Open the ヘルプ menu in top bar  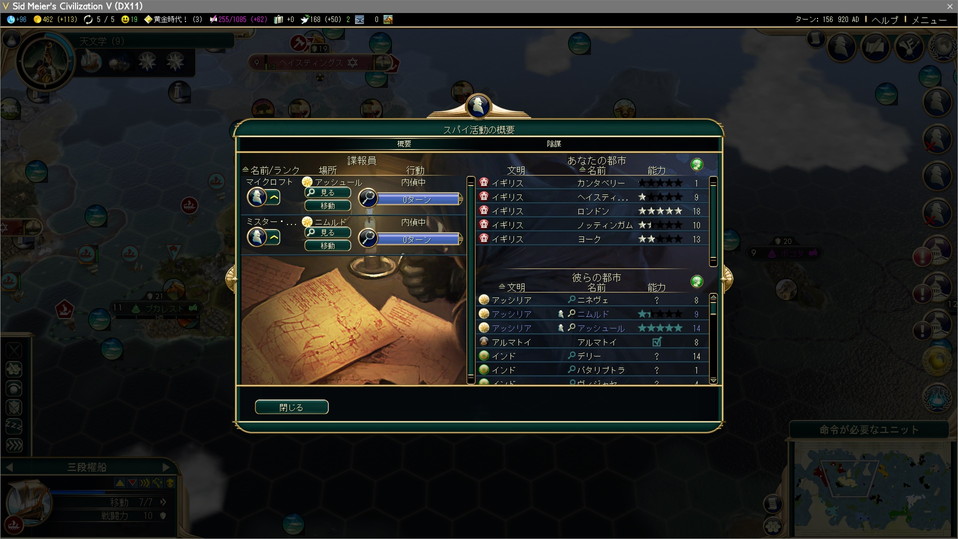pos(885,19)
